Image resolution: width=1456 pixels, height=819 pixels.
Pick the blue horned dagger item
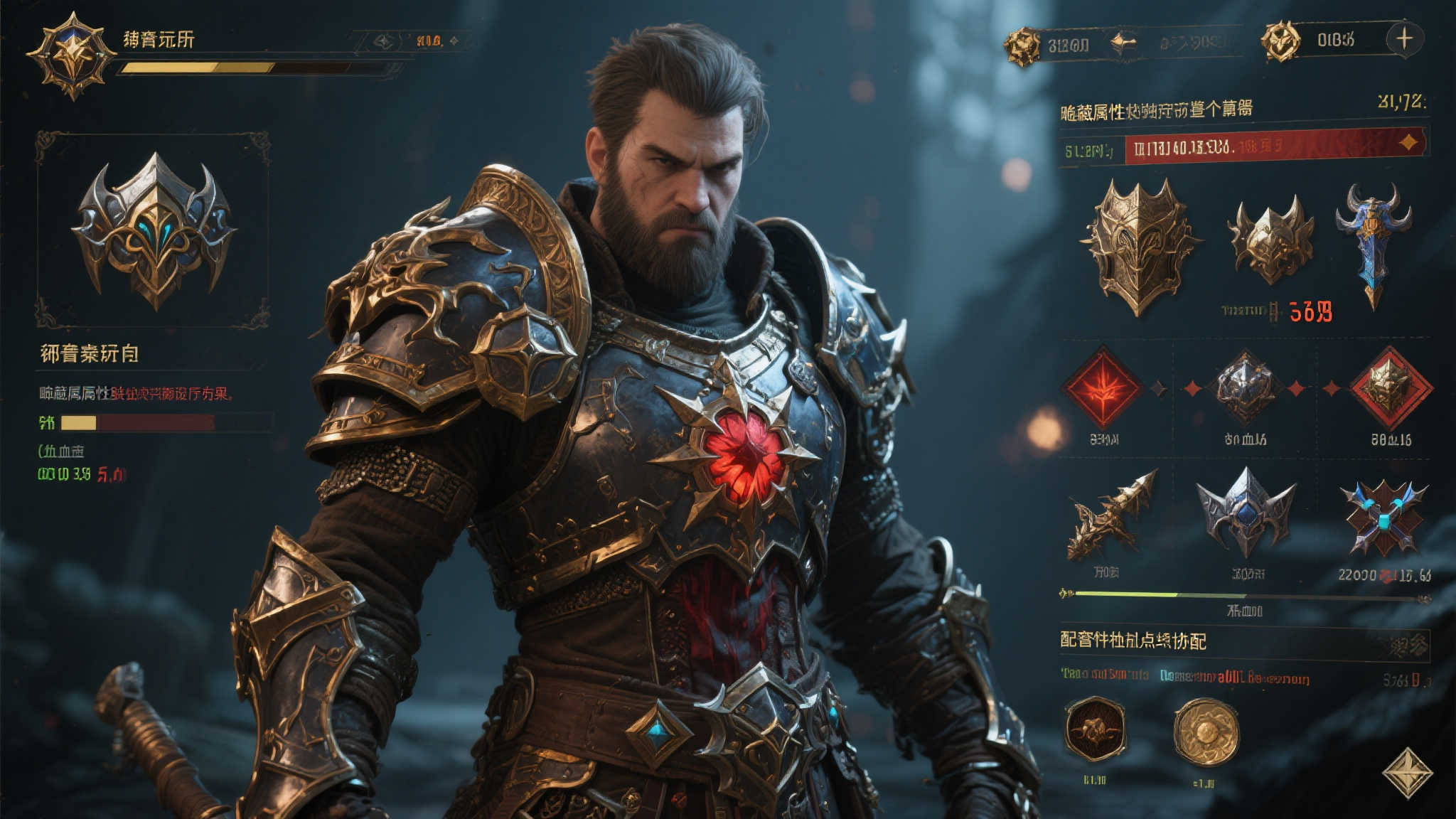(x=1374, y=242)
